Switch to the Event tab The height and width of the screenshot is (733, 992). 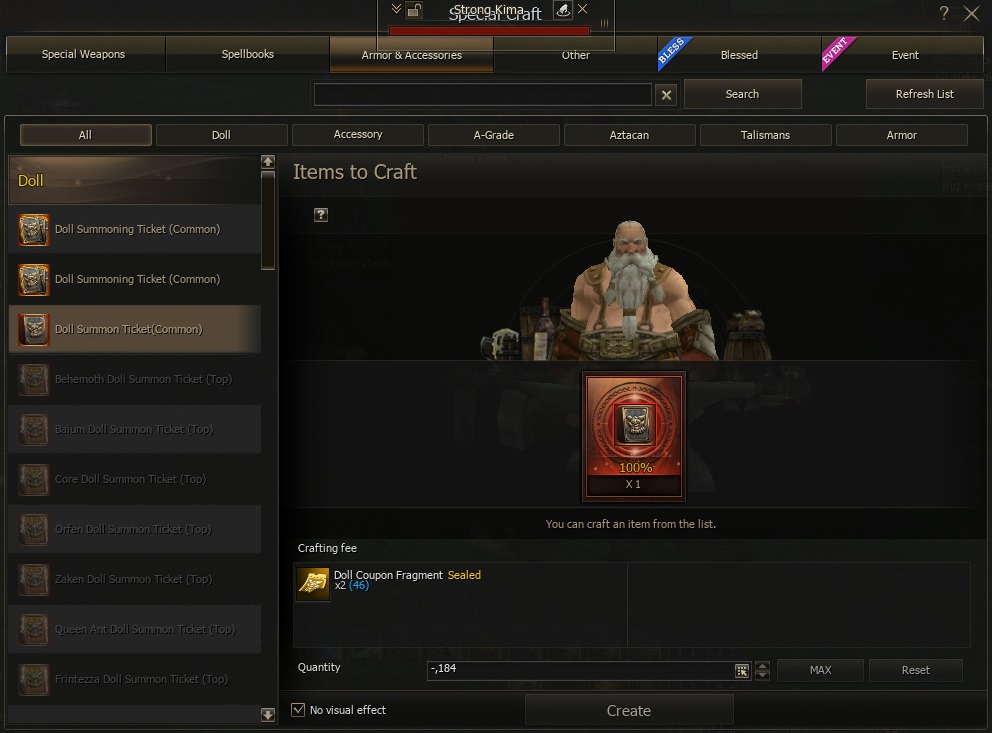click(904, 55)
